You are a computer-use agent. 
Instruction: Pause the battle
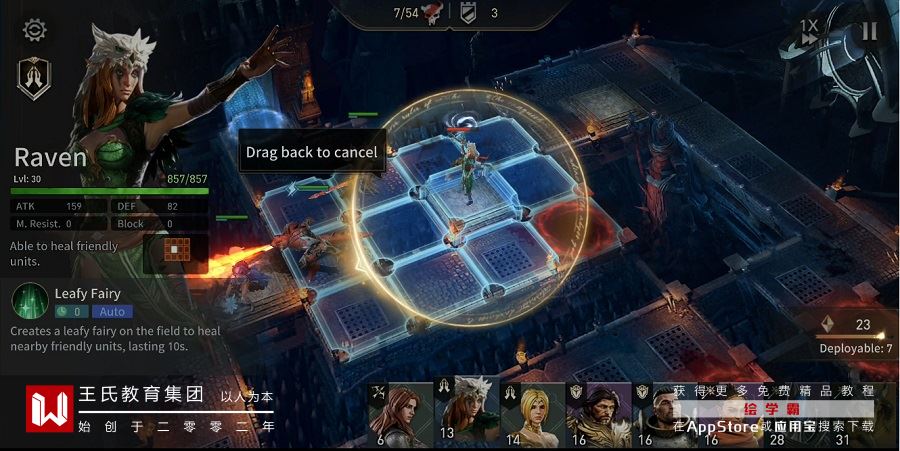[x=869, y=31]
